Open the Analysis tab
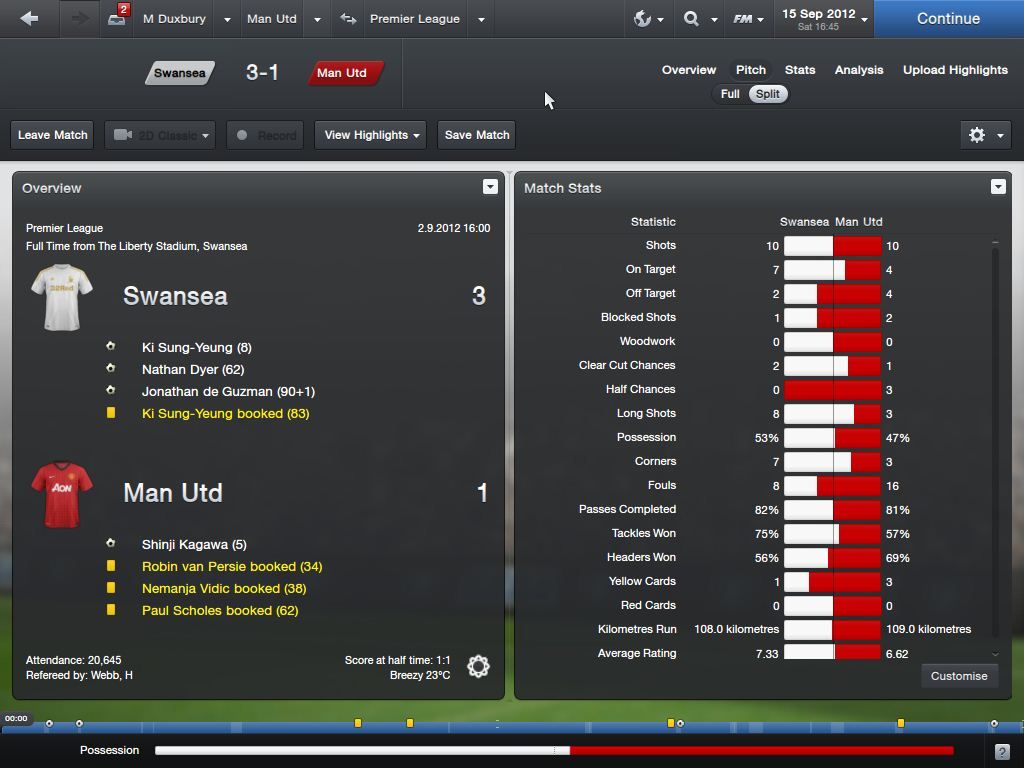 (x=859, y=70)
